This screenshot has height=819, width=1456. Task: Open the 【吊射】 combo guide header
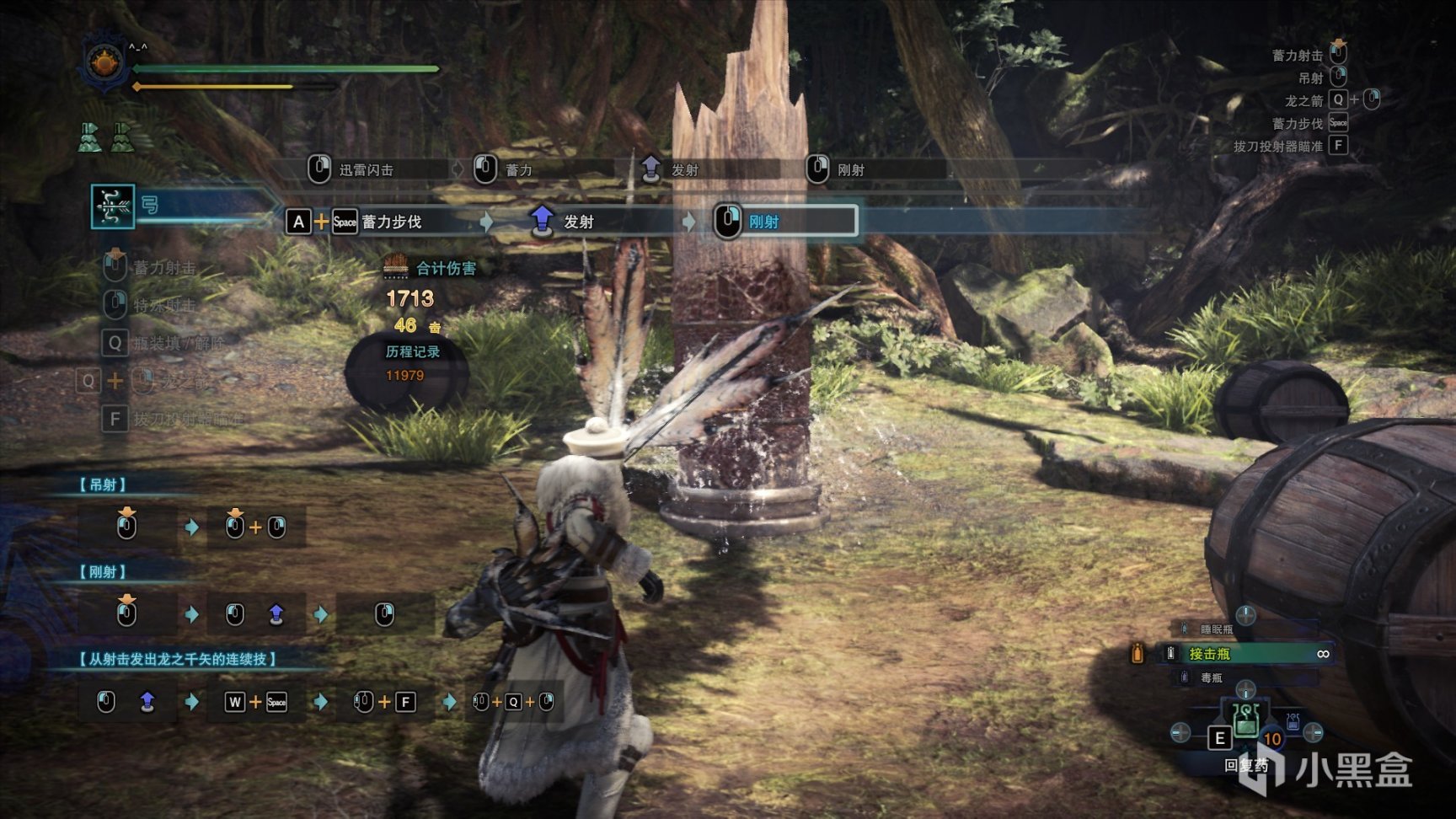point(103,484)
